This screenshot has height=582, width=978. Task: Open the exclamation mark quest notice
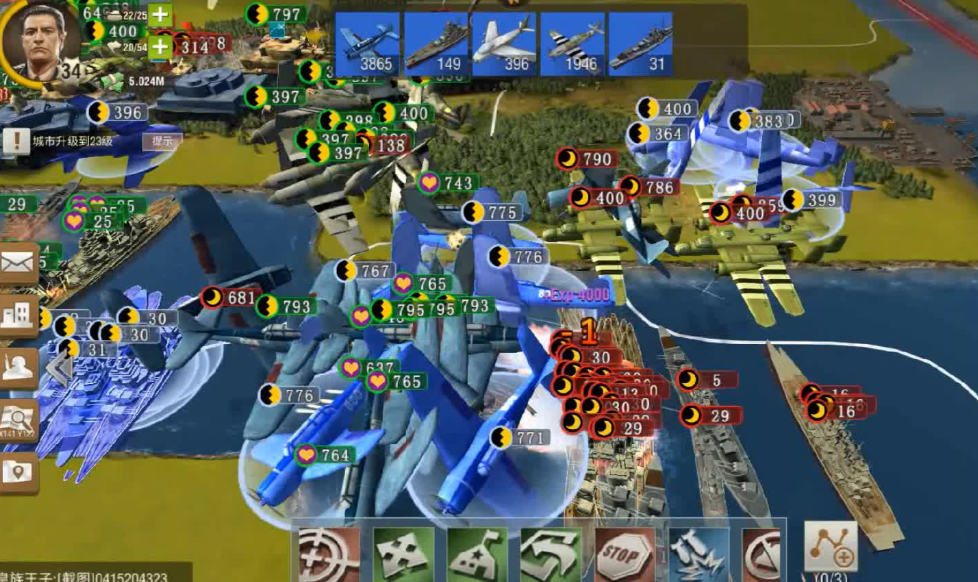[x=16, y=141]
